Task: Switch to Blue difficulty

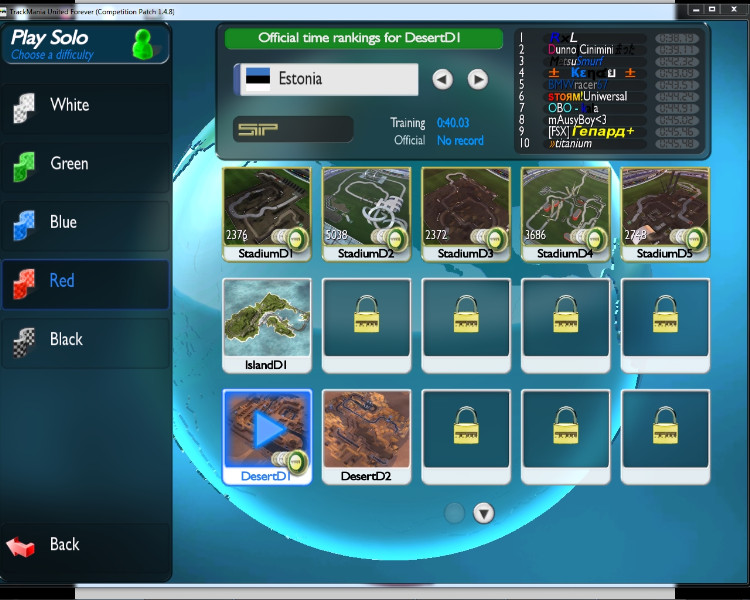Action: 84,223
